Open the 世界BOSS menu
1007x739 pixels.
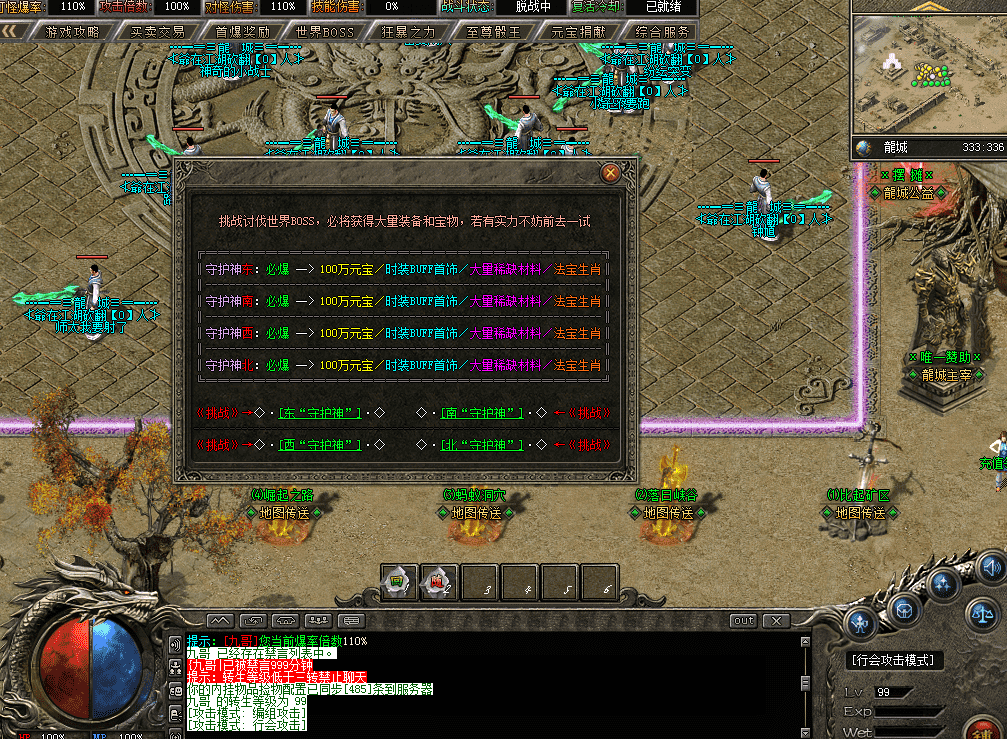[x=326, y=31]
